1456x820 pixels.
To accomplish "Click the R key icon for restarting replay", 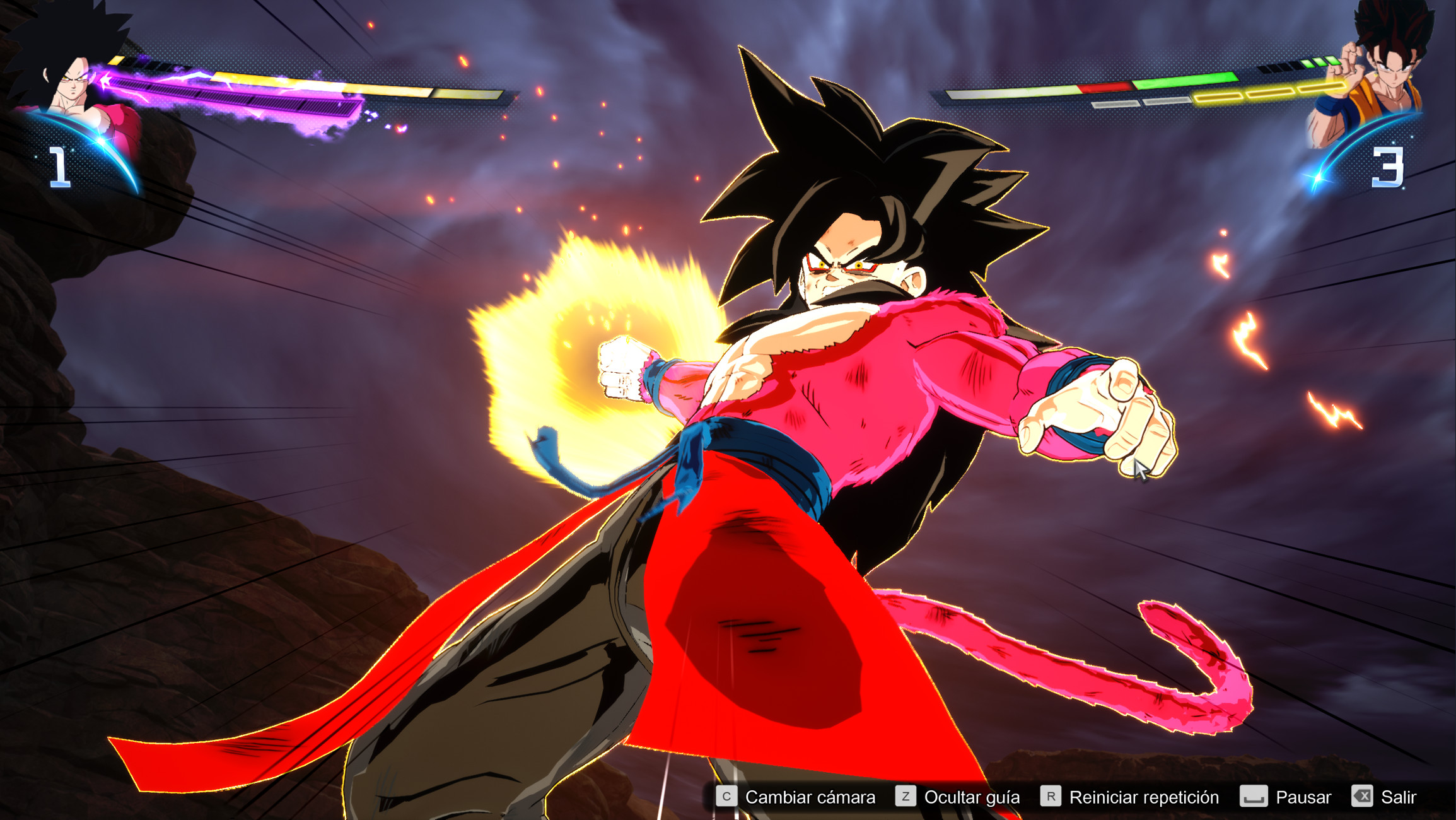I will point(1049,797).
